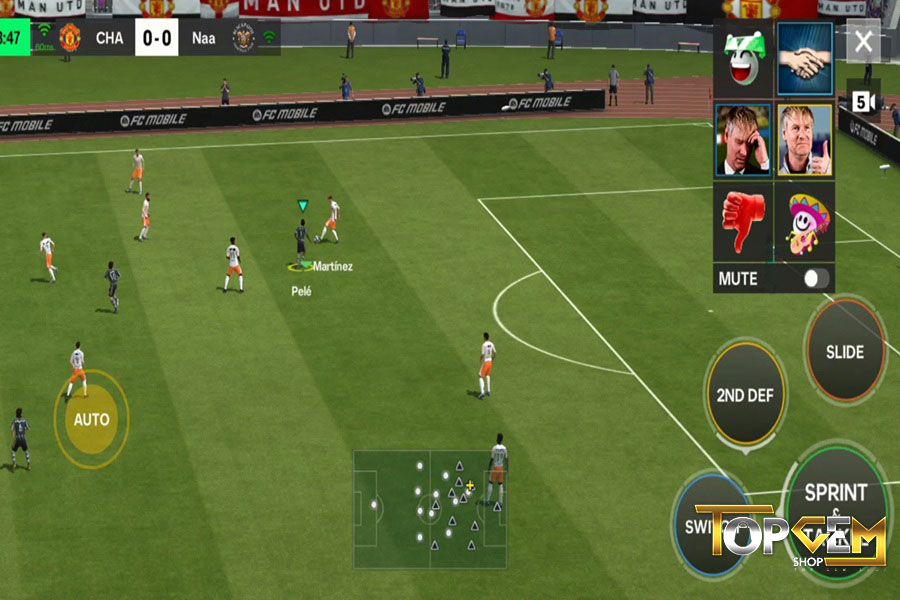Click the pitch radar minimap
Viewport: 900px width, 600px height.
(429, 509)
